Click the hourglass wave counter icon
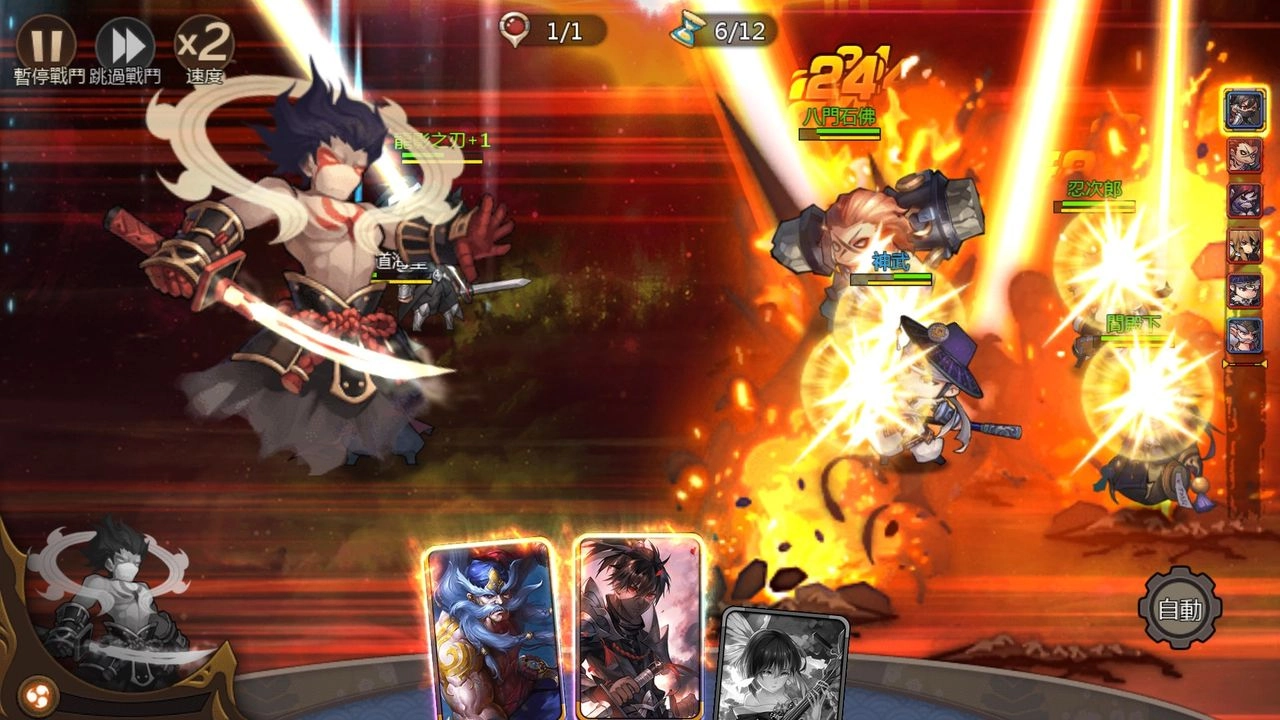Image resolution: width=1280 pixels, height=720 pixels. pos(688,29)
